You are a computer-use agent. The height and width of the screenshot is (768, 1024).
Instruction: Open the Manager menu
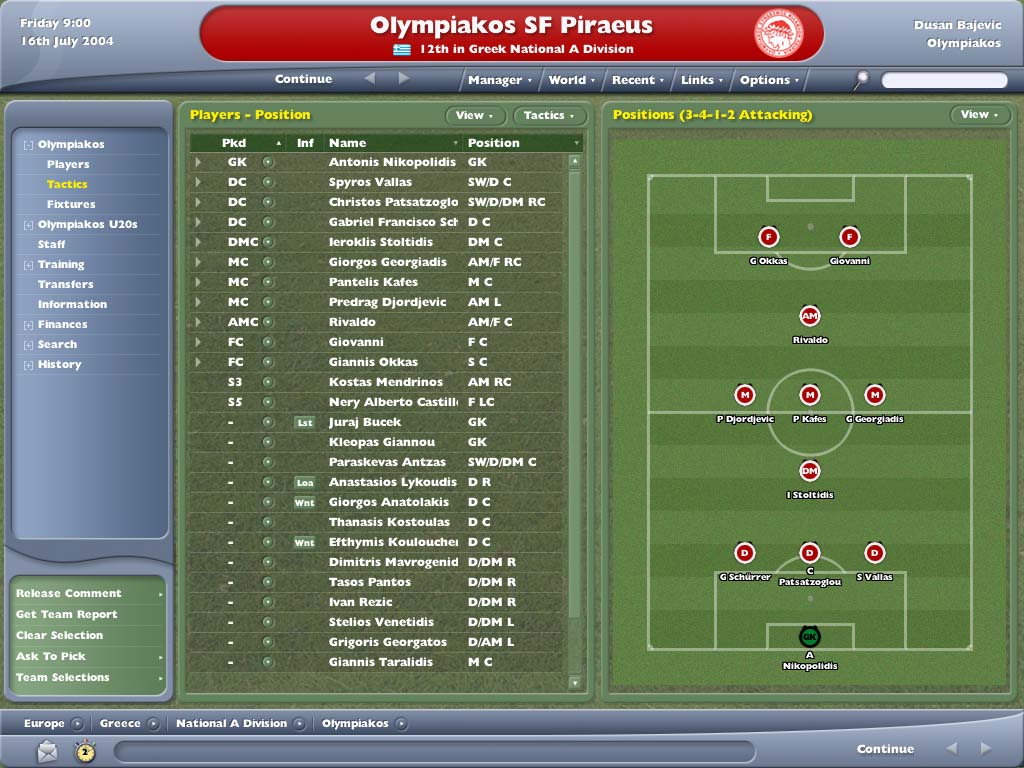pyautogui.click(x=499, y=80)
